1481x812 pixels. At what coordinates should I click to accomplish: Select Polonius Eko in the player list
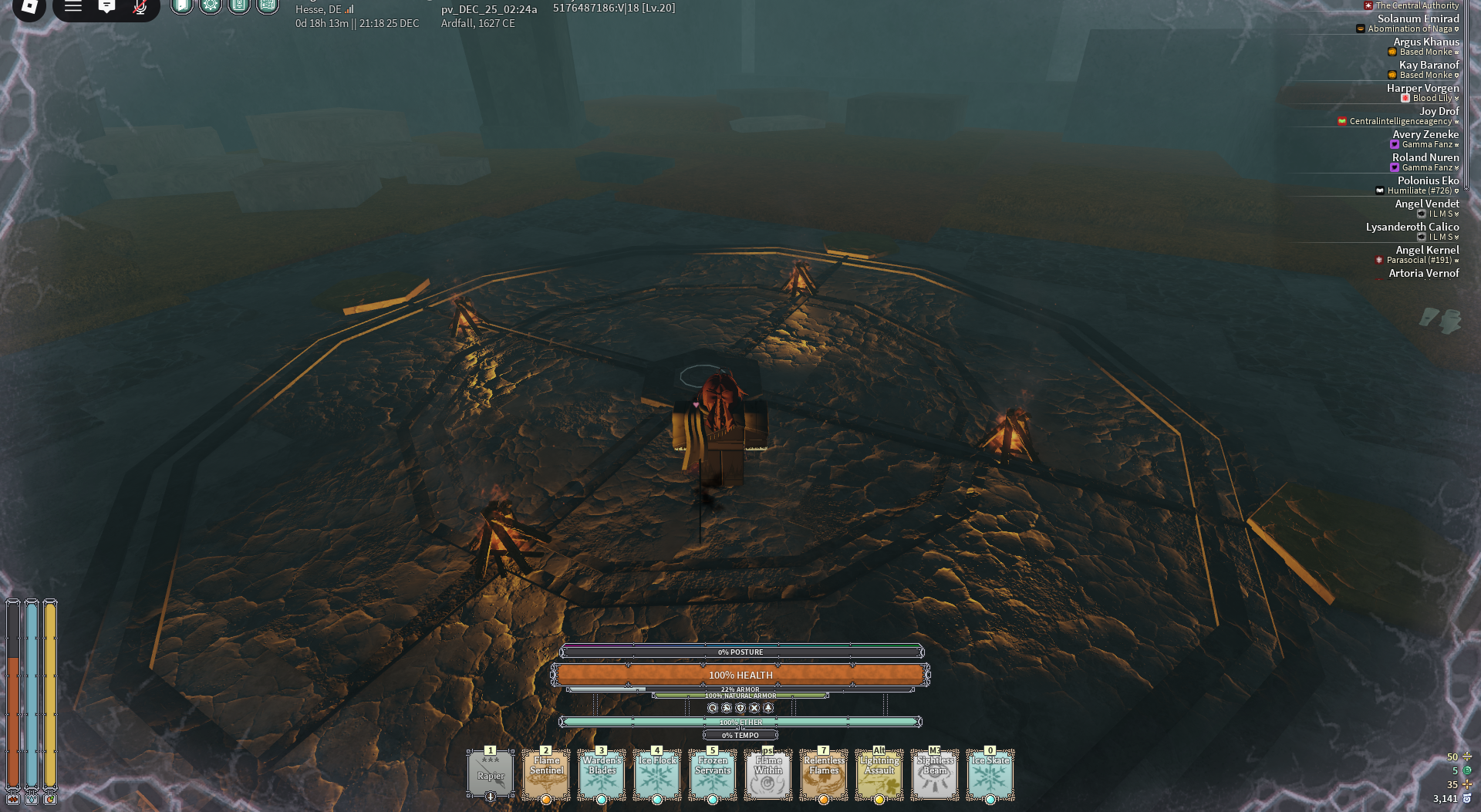(1428, 180)
